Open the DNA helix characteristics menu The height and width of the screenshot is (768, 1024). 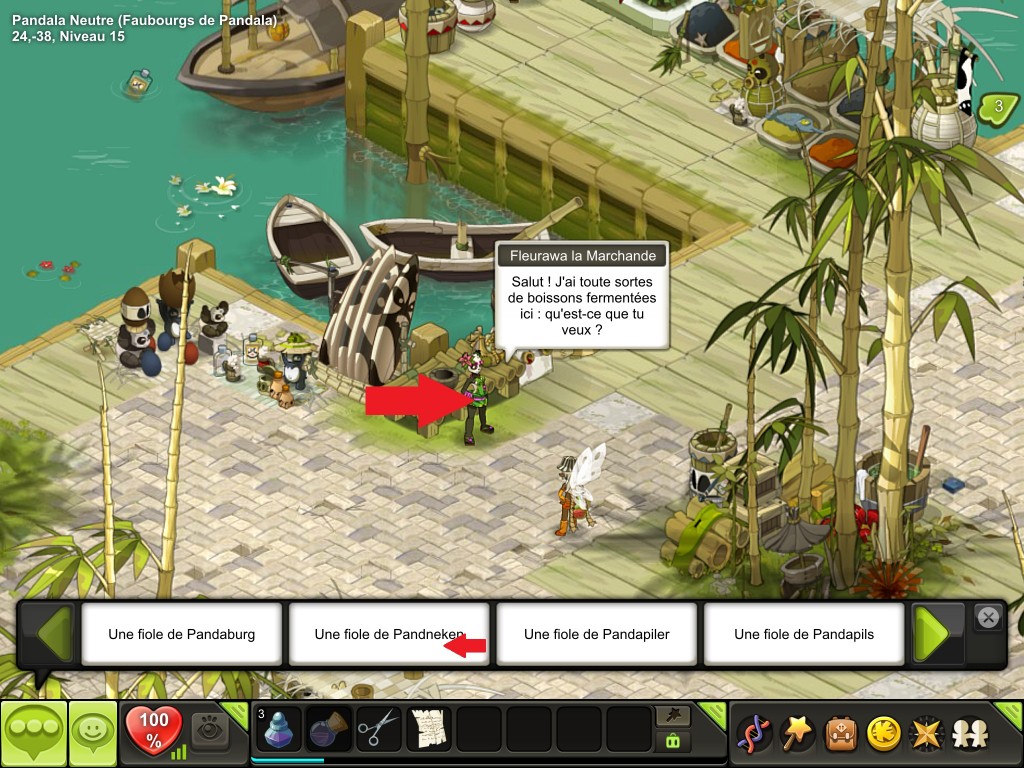pos(753,734)
